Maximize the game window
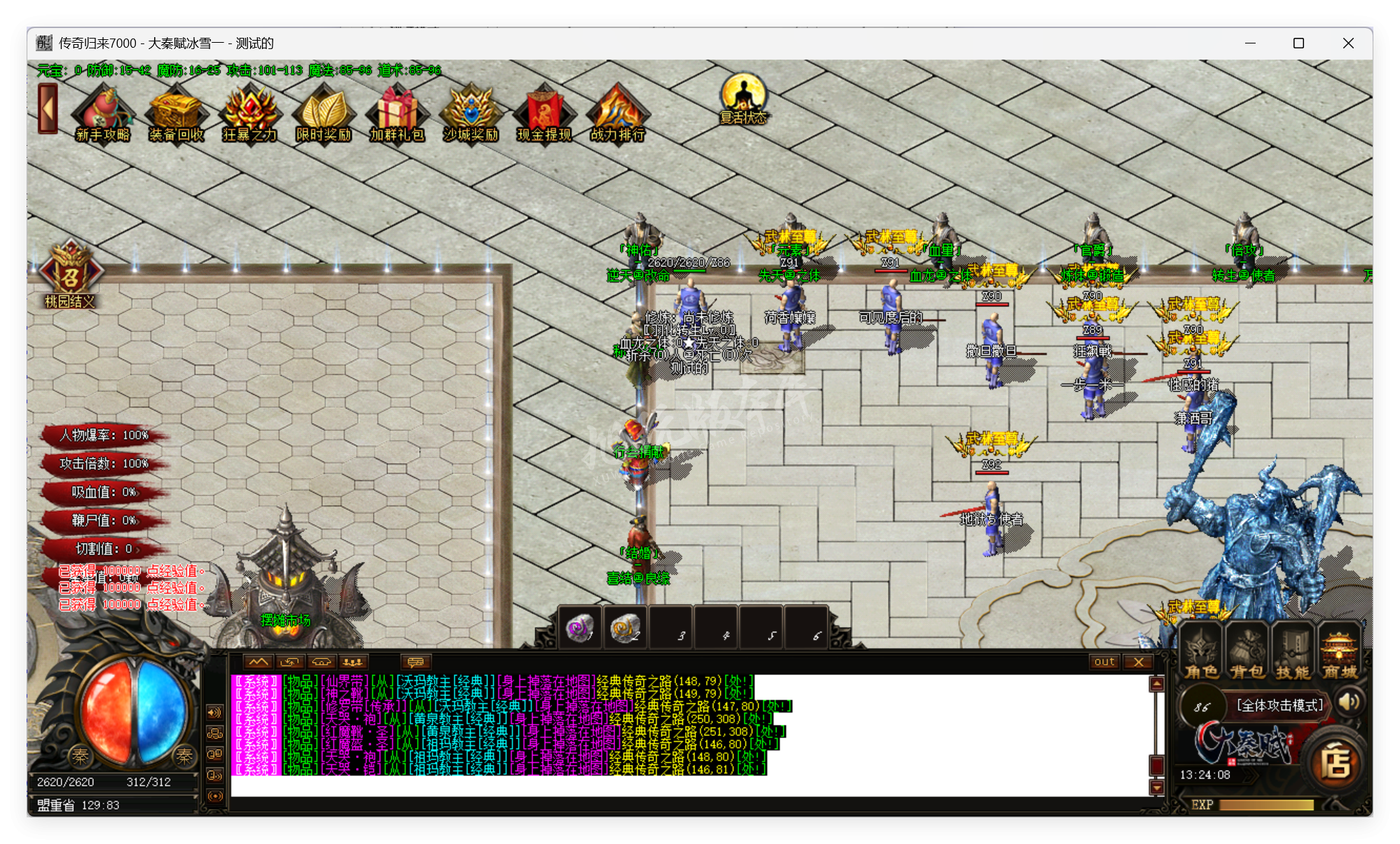The width and height of the screenshot is (1400, 844). 1298,43
